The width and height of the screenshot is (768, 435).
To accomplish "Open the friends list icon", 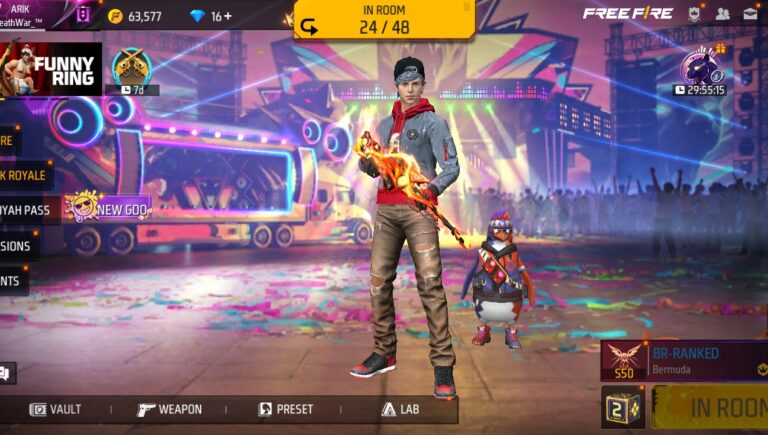I will coord(722,14).
